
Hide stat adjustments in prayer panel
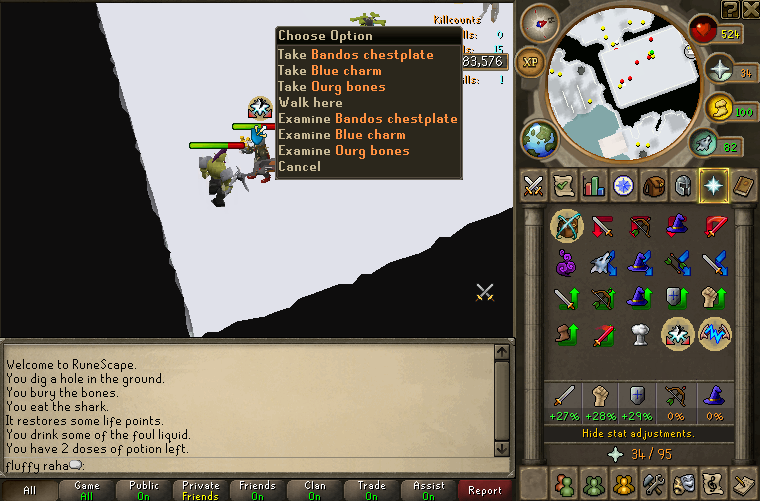638,434
